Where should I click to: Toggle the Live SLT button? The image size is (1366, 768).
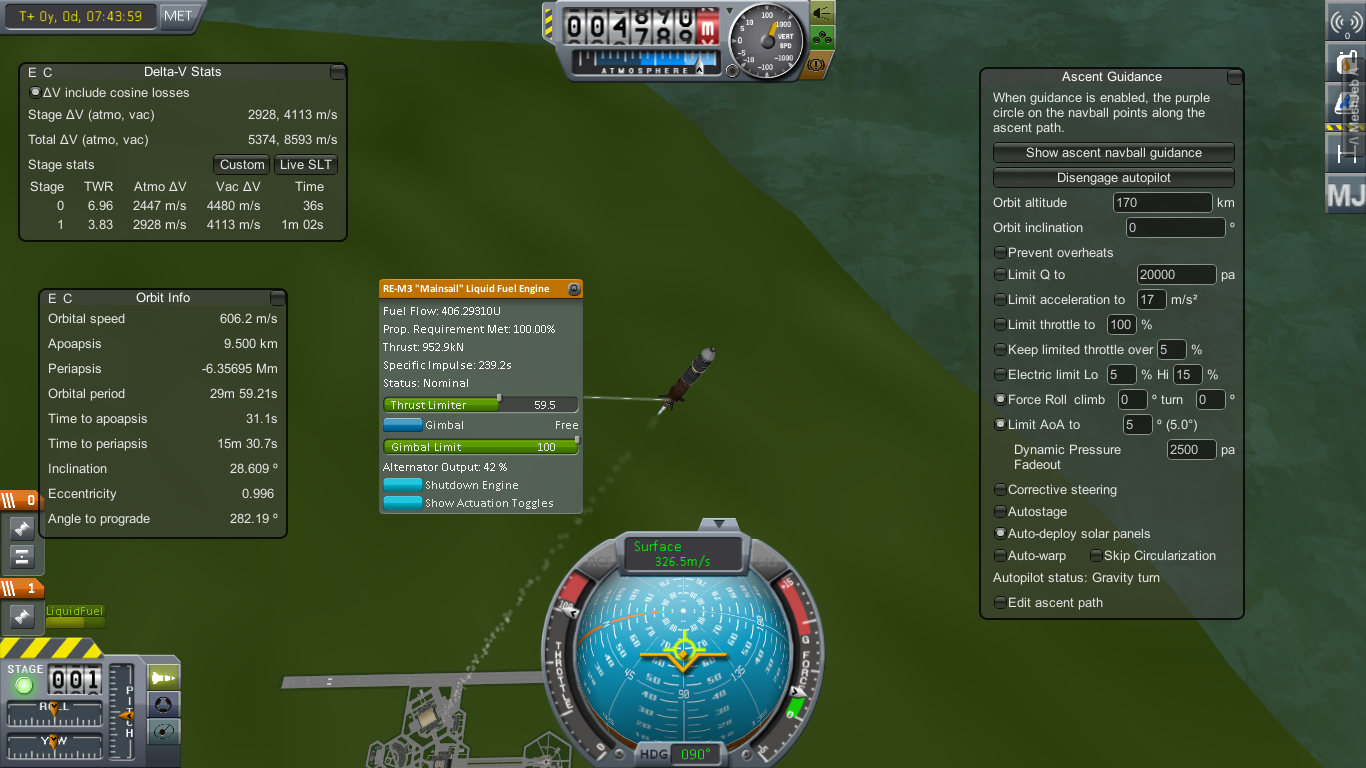(306, 165)
